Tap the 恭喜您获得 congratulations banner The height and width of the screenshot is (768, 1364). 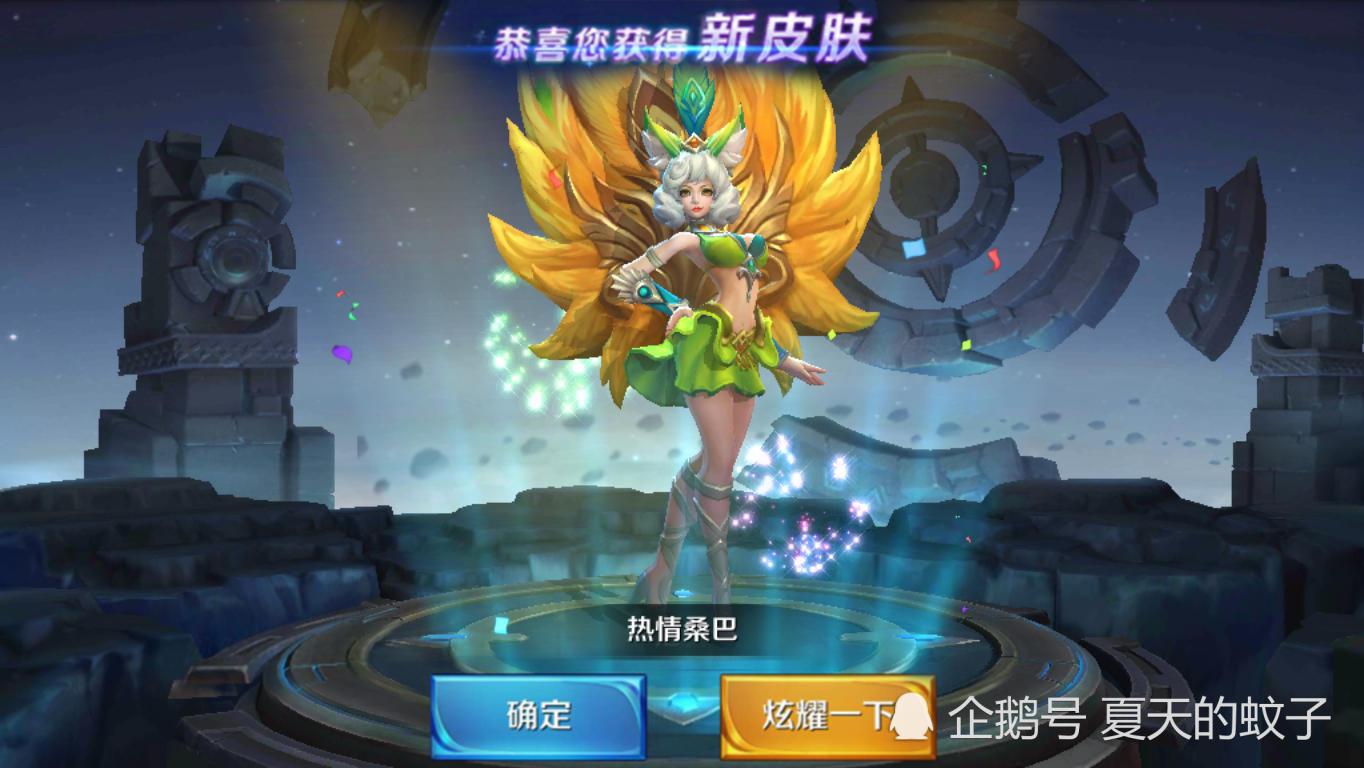point(590,36)
